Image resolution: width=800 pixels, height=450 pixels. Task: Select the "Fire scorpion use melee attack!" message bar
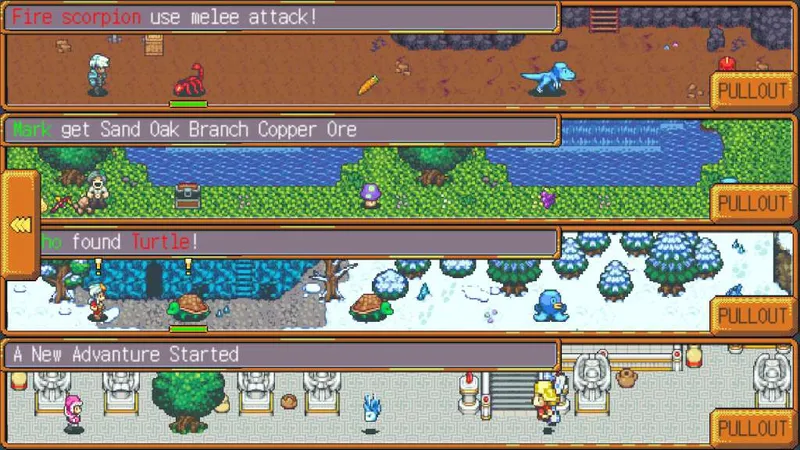[282, 18]
